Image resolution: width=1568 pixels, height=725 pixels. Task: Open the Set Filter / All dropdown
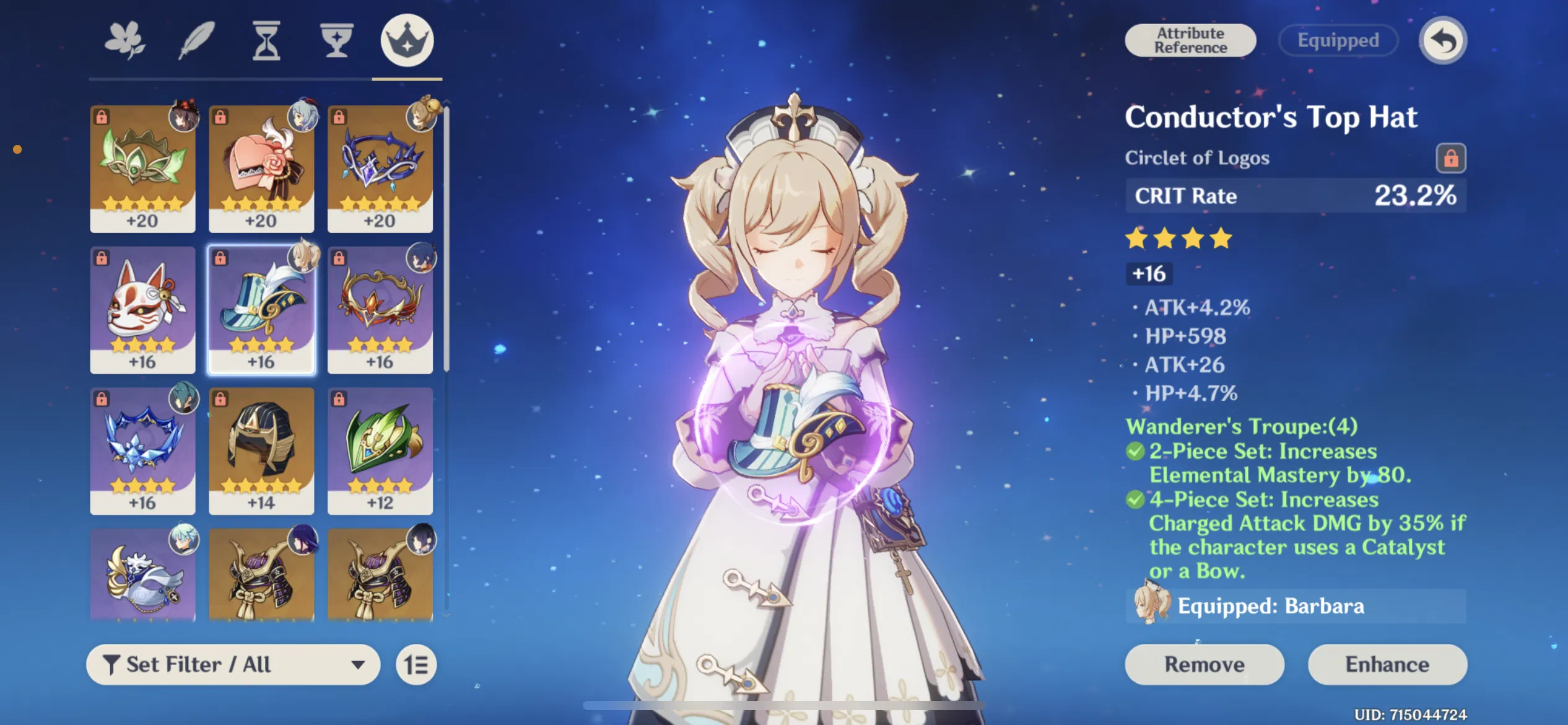pyautogui.click(x=233, y=664)
